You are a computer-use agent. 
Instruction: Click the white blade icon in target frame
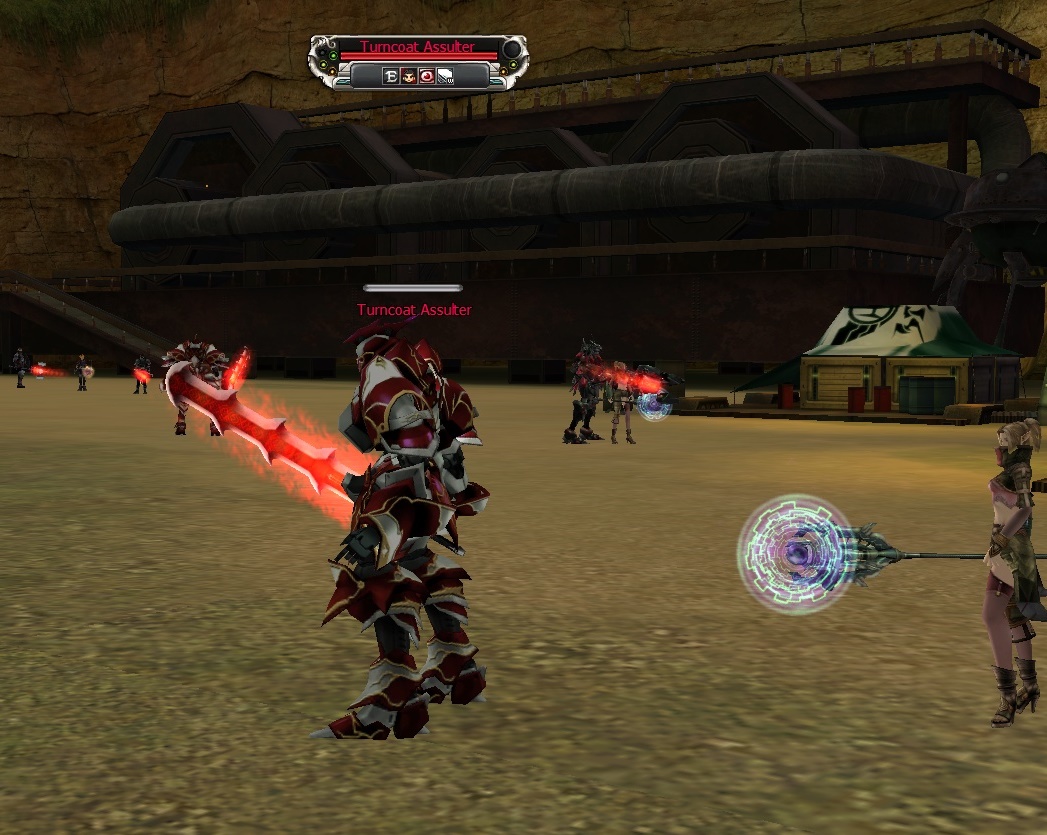click(445, 76)
